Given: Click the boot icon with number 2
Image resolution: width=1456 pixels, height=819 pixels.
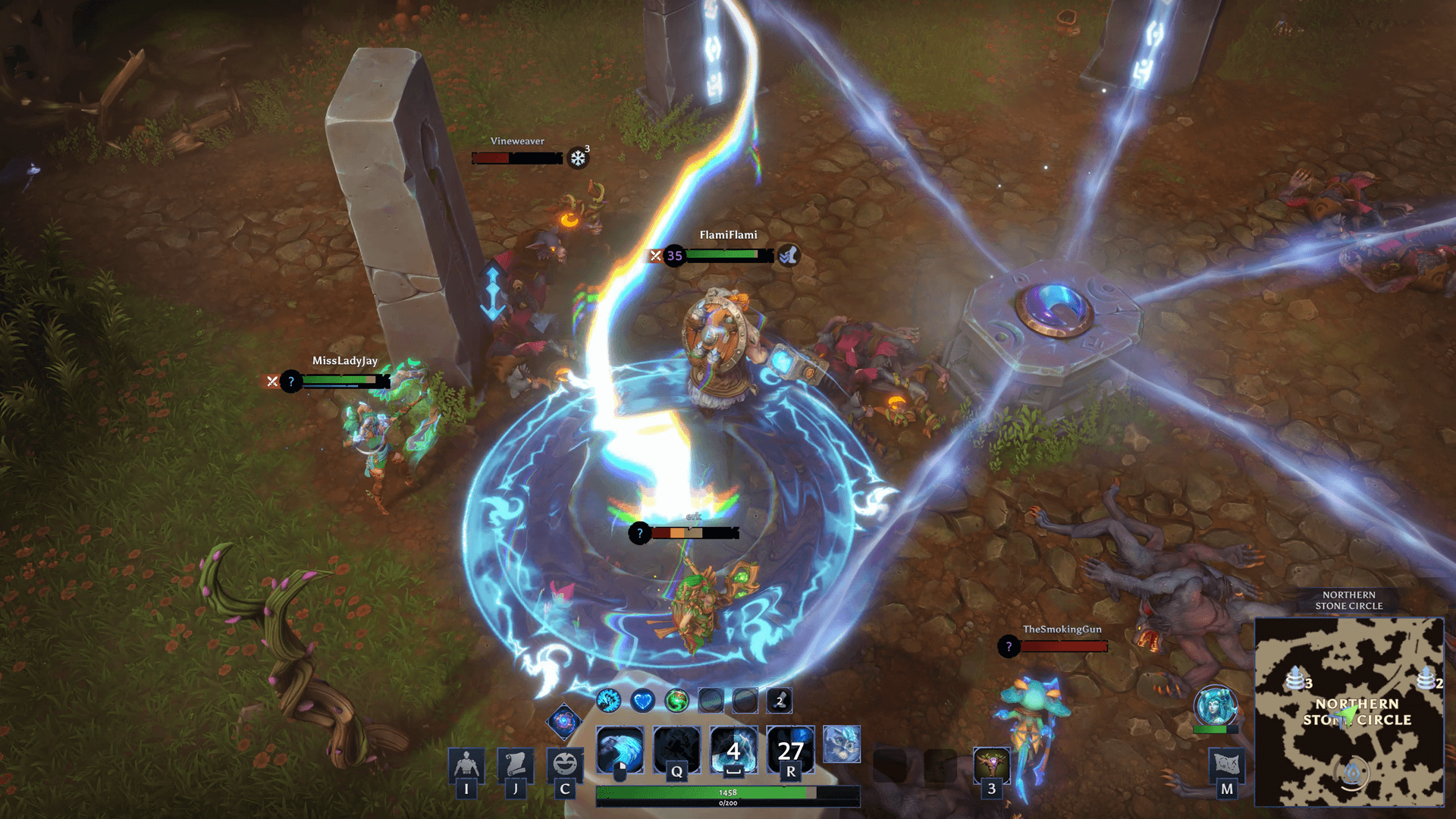Looking at the screenshot, I should [780, 701].
